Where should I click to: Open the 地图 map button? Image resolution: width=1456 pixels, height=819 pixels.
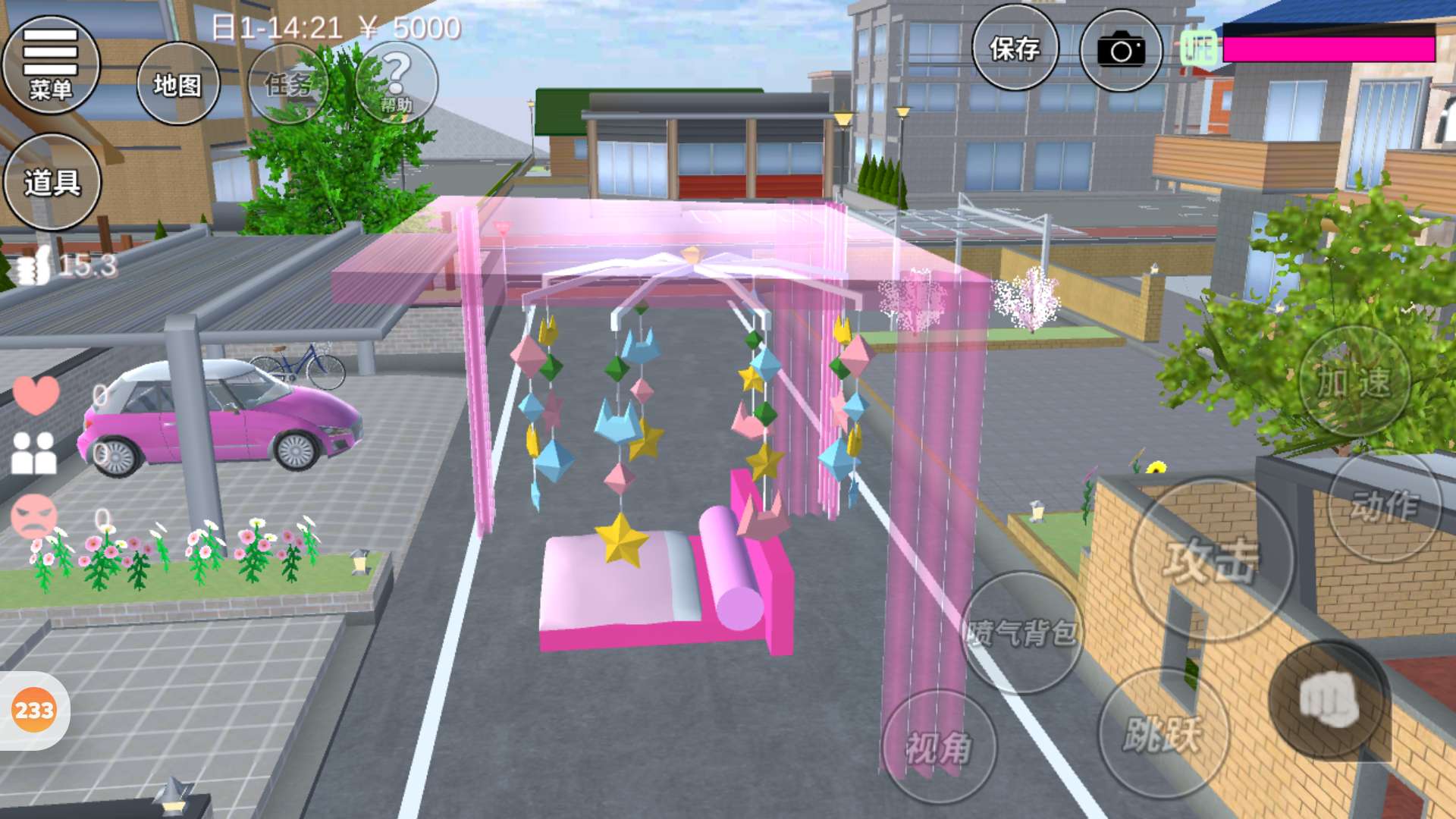pyautogui.click(x=178, y=84)
